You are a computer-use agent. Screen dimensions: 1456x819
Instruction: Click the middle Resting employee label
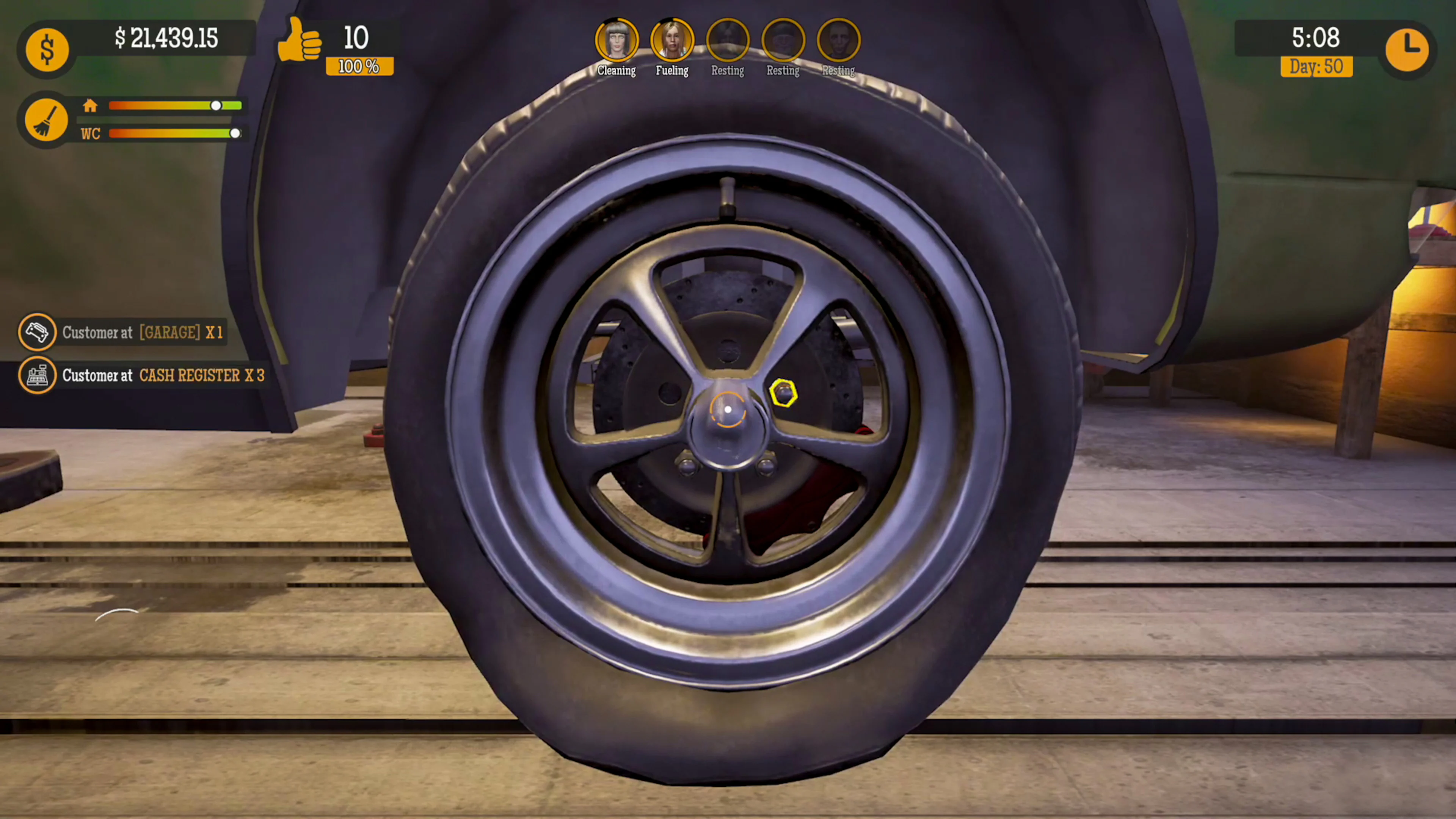783,70
